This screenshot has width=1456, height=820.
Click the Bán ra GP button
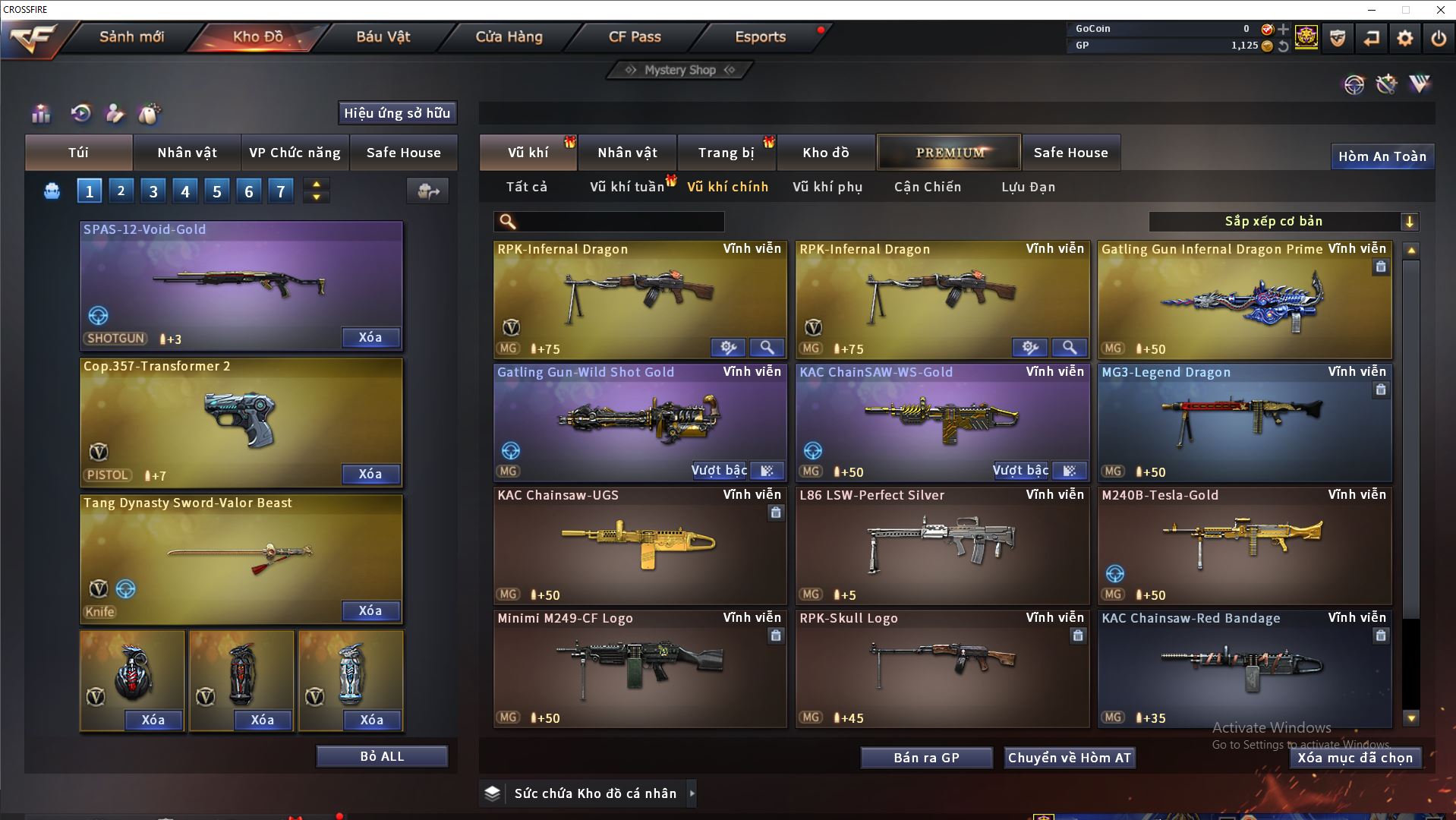pos(926,758)
